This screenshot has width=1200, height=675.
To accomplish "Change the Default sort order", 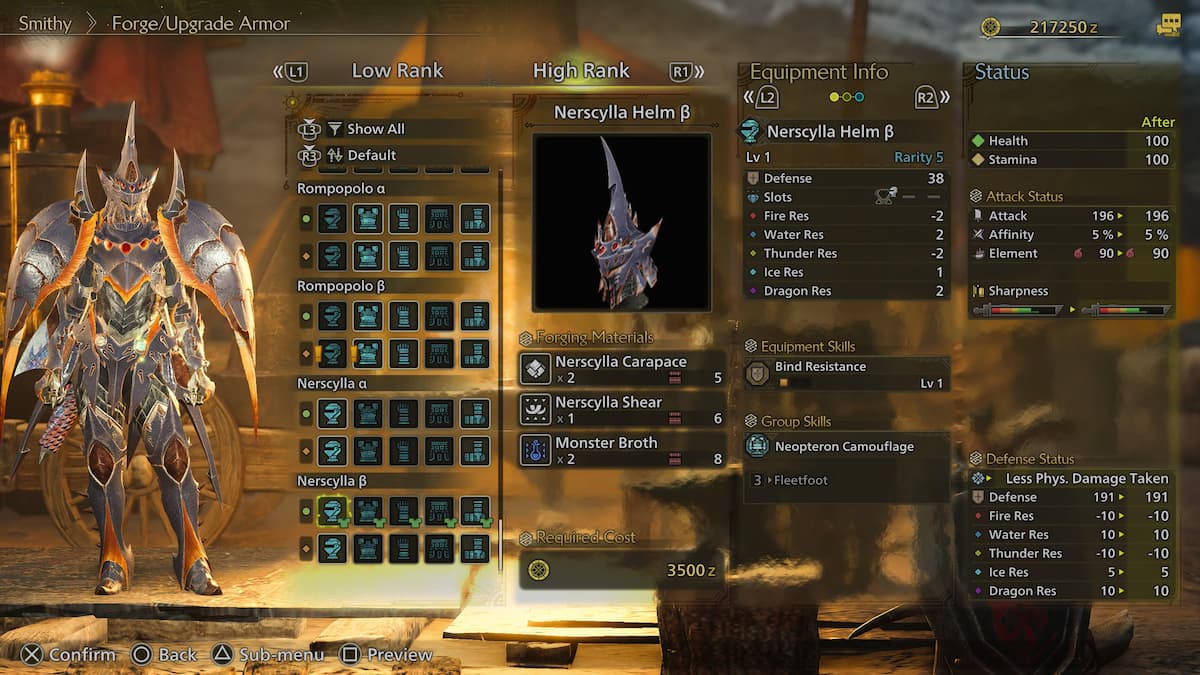I will pos(371,155).
